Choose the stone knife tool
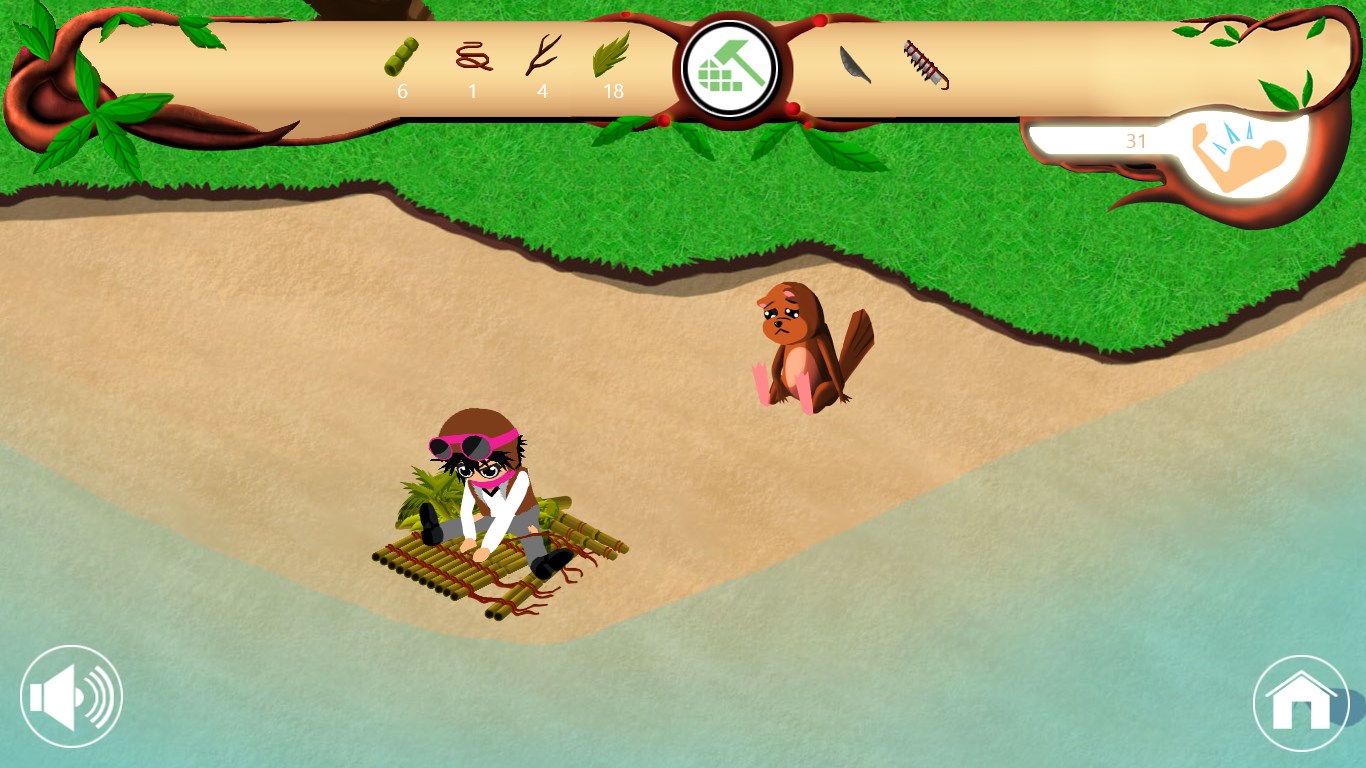This screenshot has height=768, width=1366. (855, 65)
